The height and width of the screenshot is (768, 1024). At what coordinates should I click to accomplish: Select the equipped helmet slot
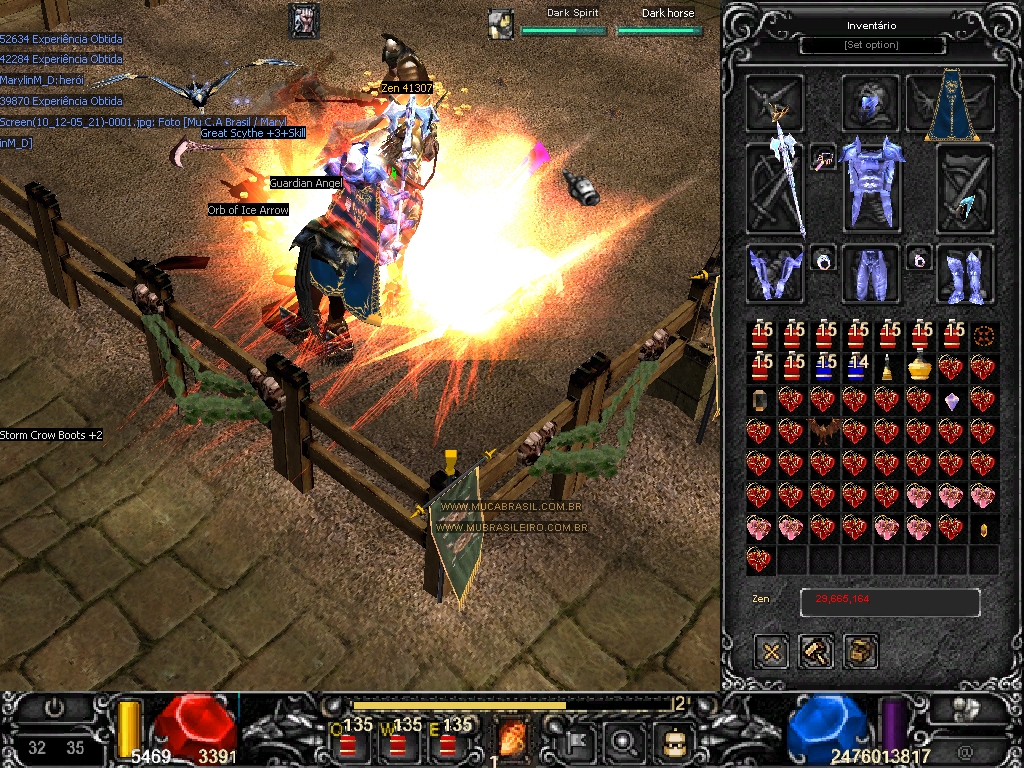872,102
